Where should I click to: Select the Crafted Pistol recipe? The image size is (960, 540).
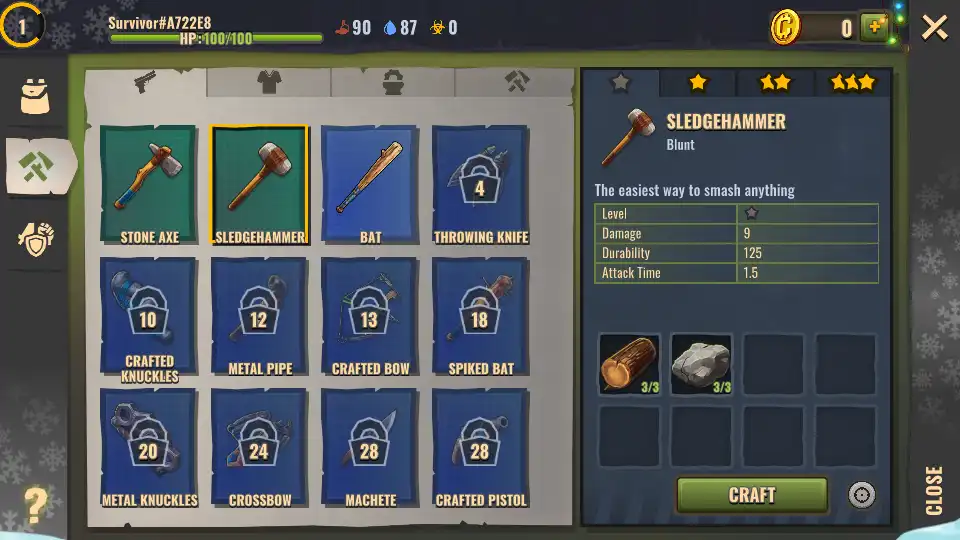pyautogui.click(x=481, y=450)
